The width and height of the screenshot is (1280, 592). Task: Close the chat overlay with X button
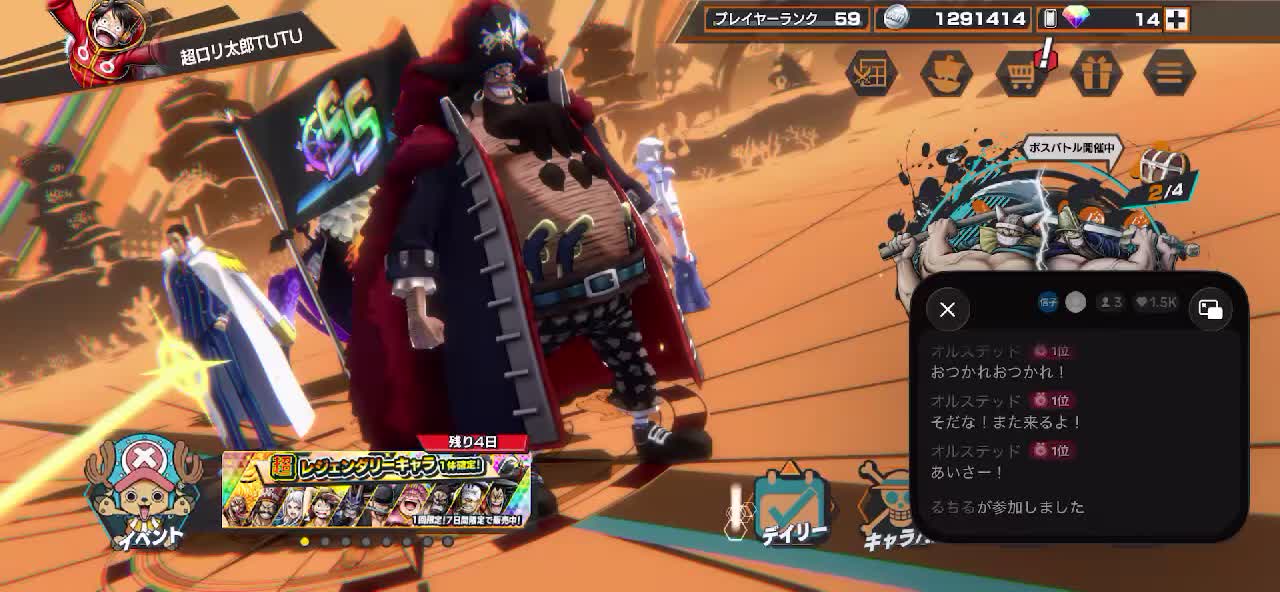tap(947, 310)
